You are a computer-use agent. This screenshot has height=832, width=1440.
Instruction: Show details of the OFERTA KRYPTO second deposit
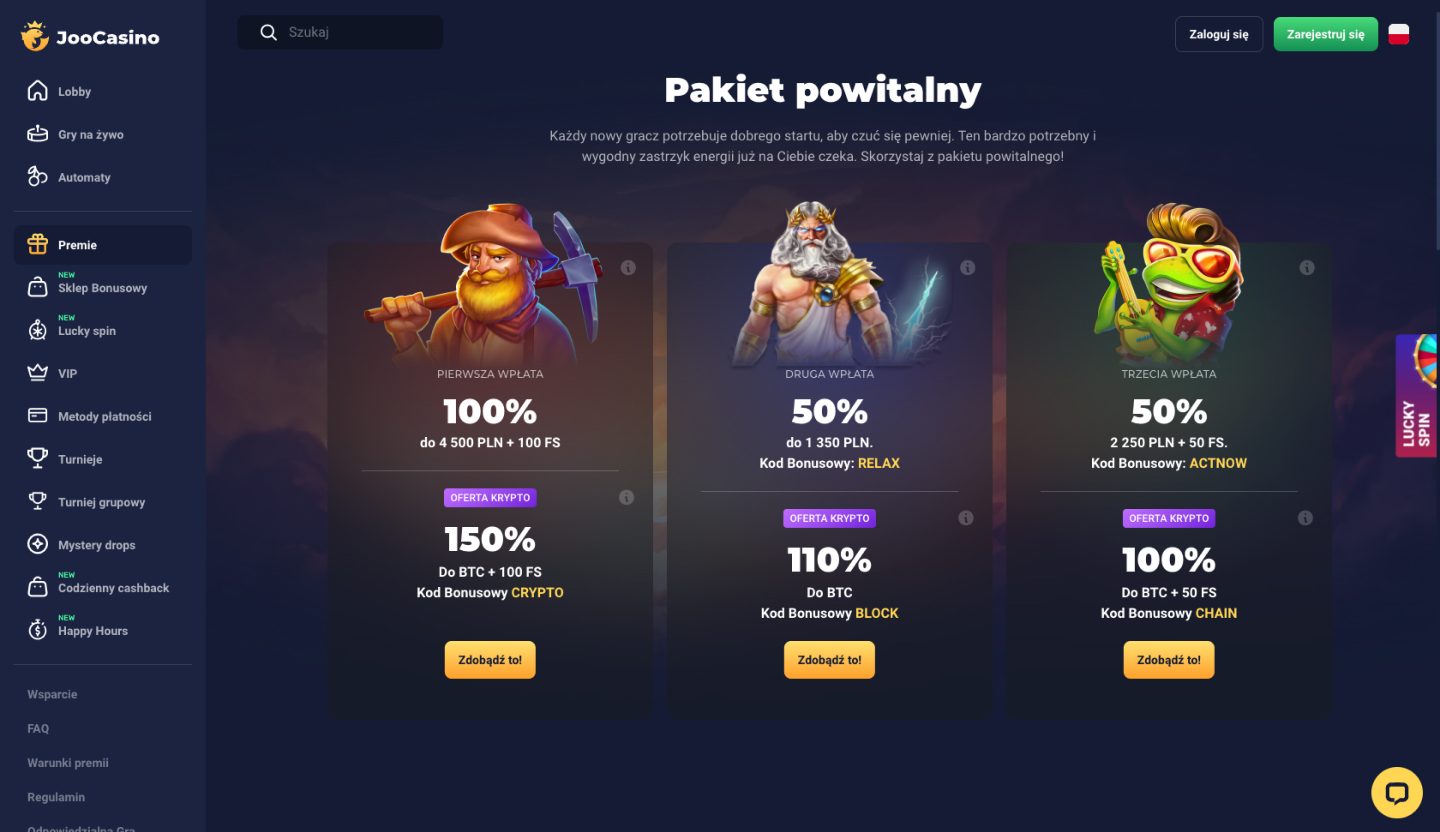coord(966,518)
